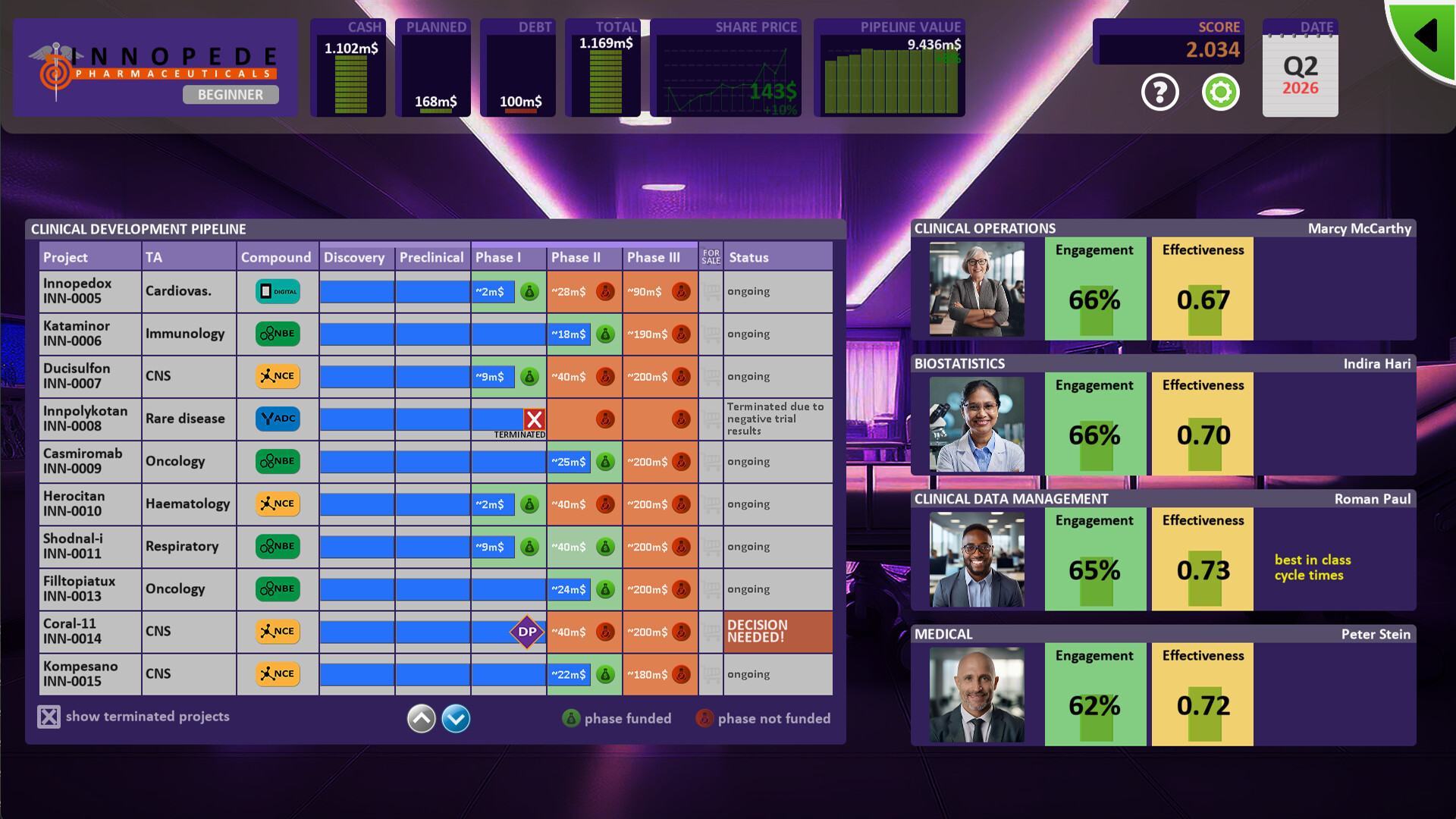Click the DIGITAL compound icon for Innopedox
This screenshot has height=819, width=1456.
click(277, 291)
